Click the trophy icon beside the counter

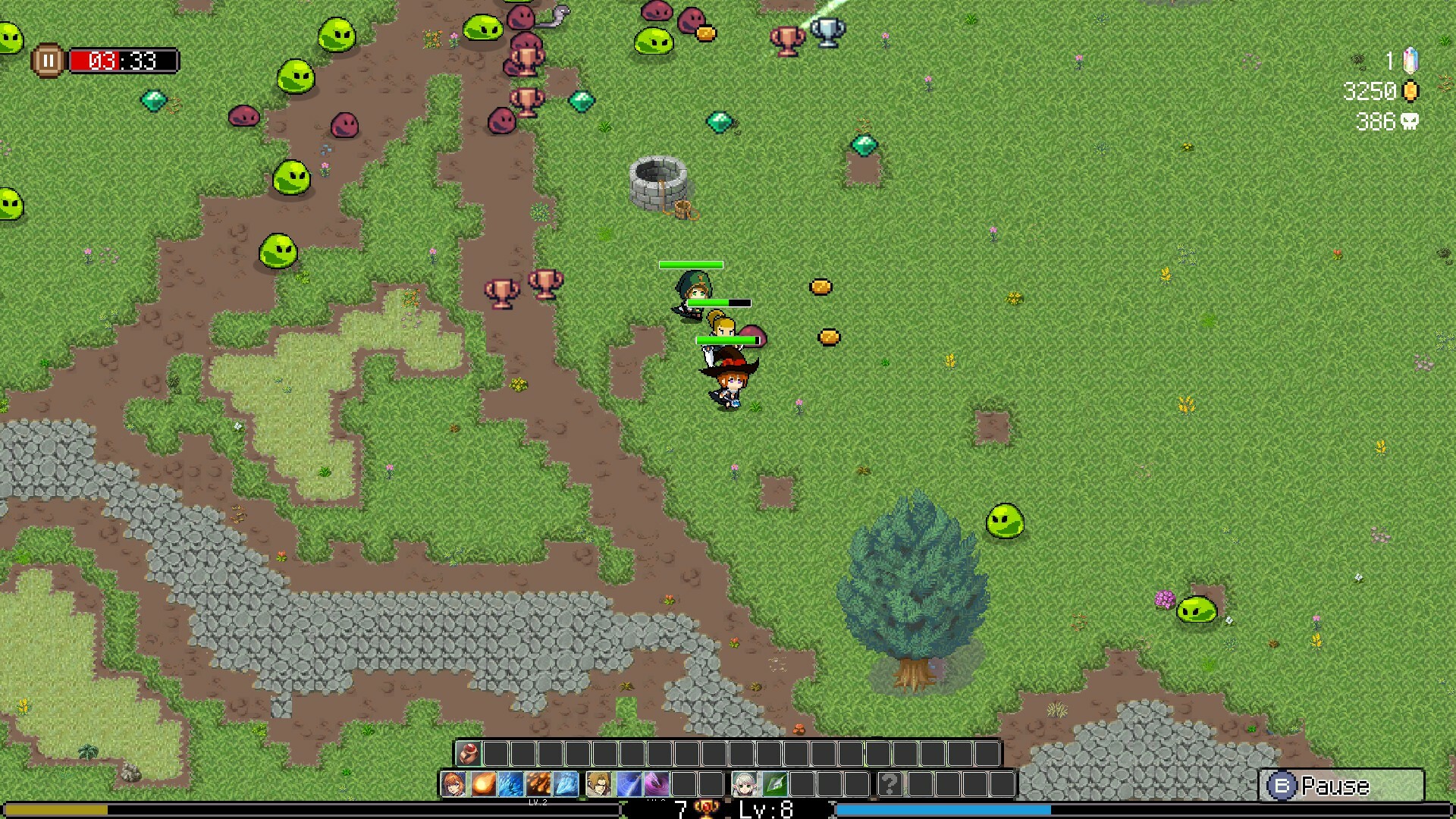708,808
